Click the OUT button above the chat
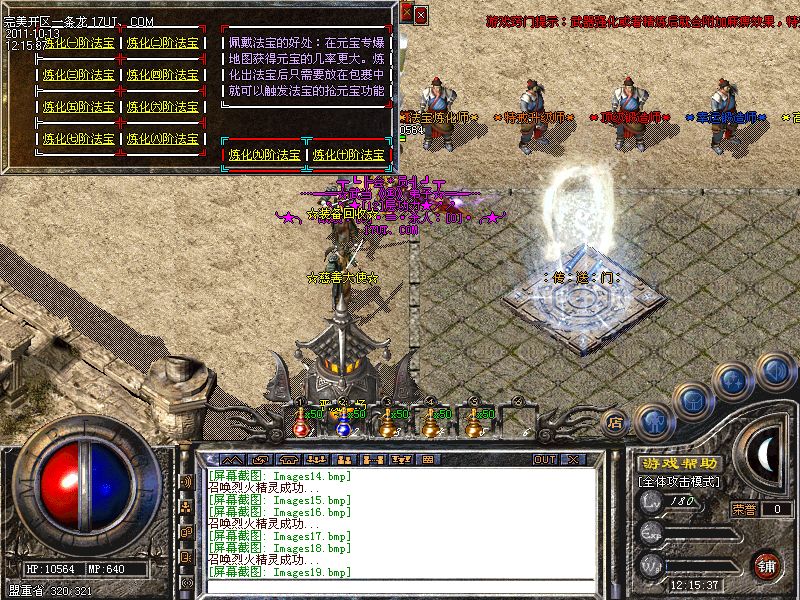Viewport: 800px width, 600px height. click(x=544, y=459)
